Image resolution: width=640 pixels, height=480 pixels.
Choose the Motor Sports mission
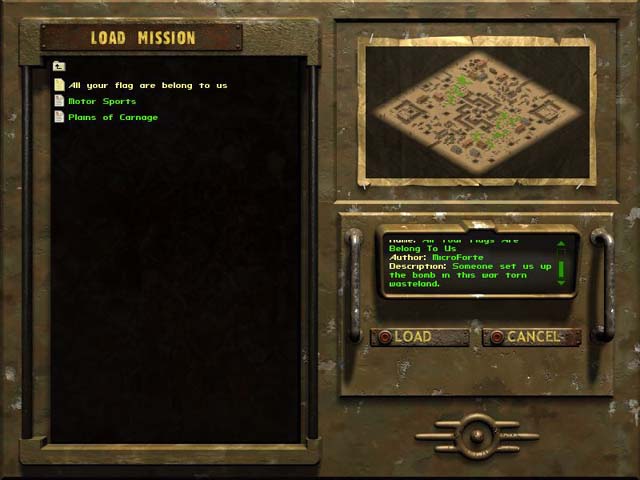click(101, 101)
